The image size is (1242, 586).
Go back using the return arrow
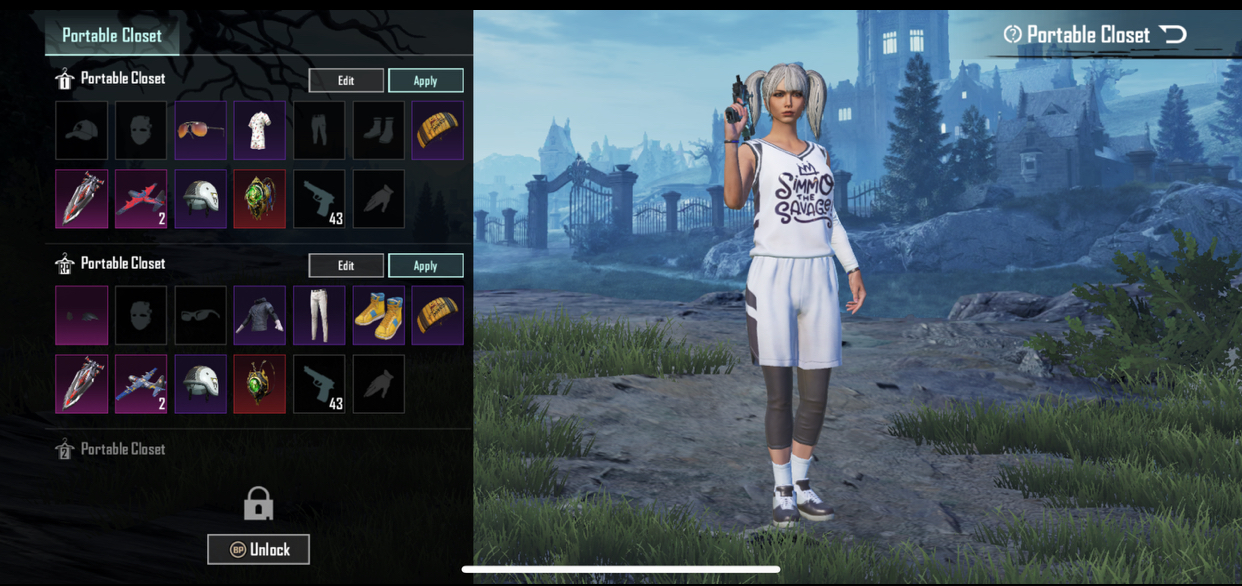(x=1173, y=35)
